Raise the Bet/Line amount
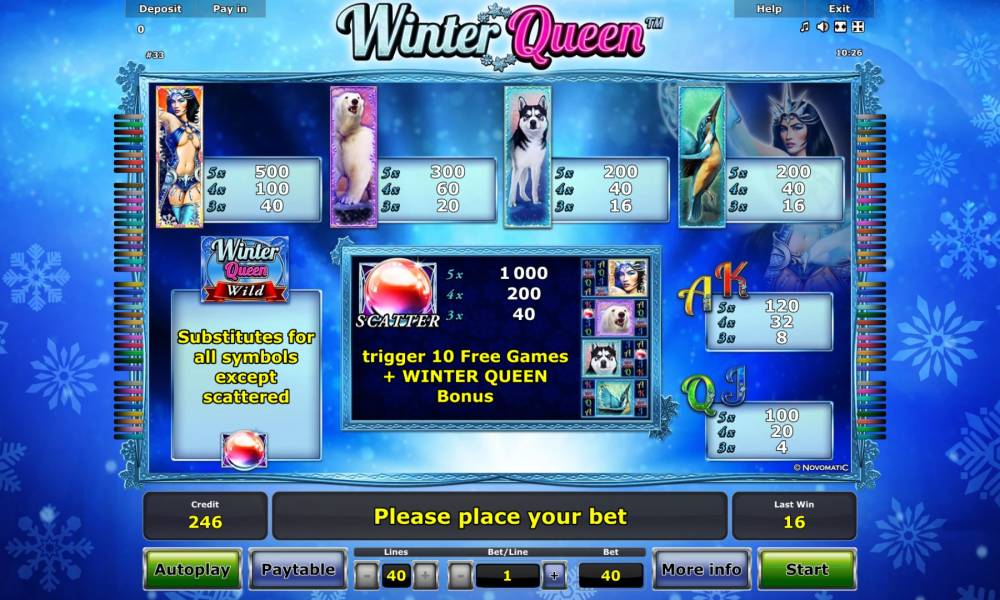 click(553, 575)
